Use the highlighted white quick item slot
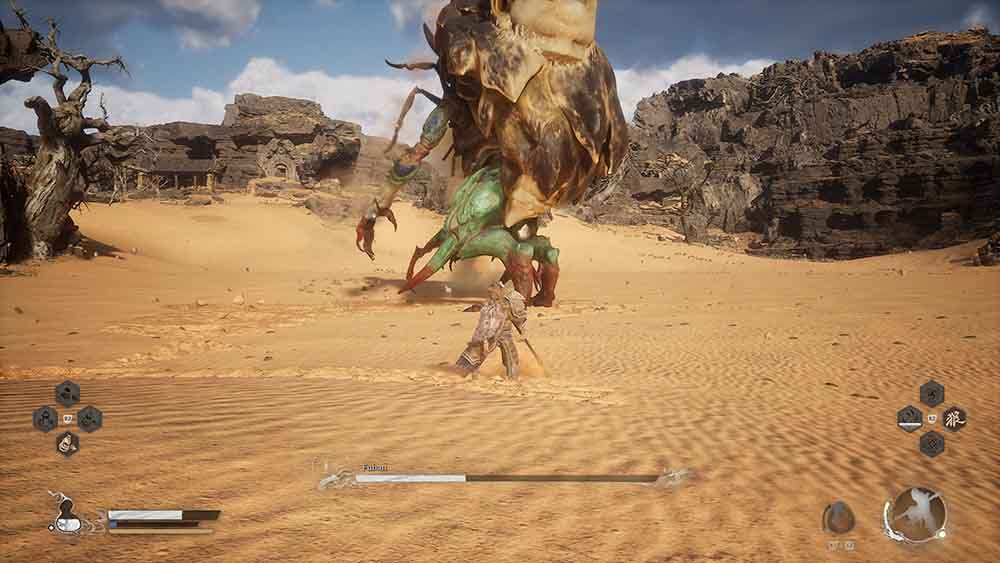Screen dimensions: 1000x563 (67, 443)
